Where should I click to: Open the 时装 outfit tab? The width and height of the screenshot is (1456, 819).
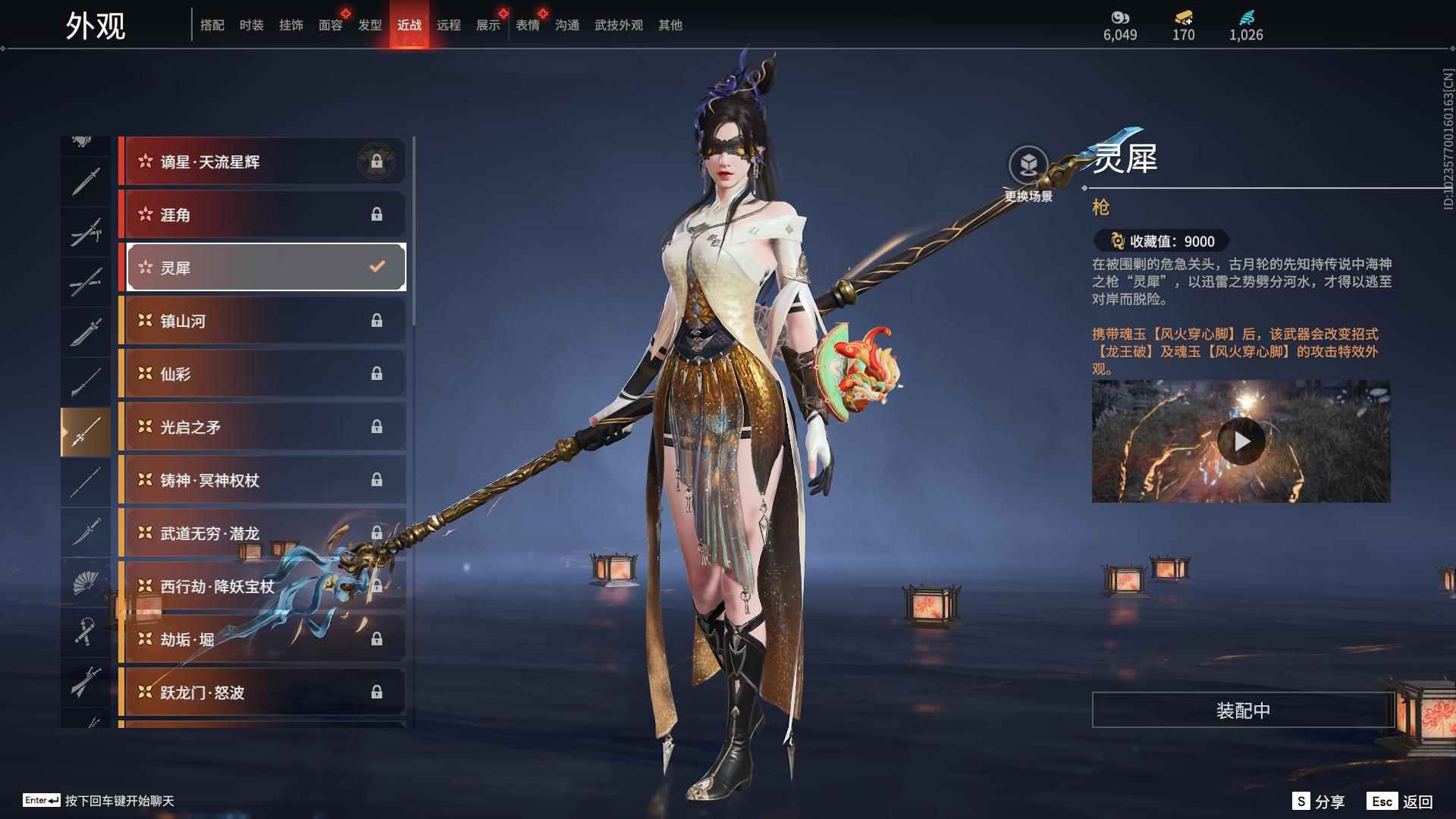pos(251,25)
